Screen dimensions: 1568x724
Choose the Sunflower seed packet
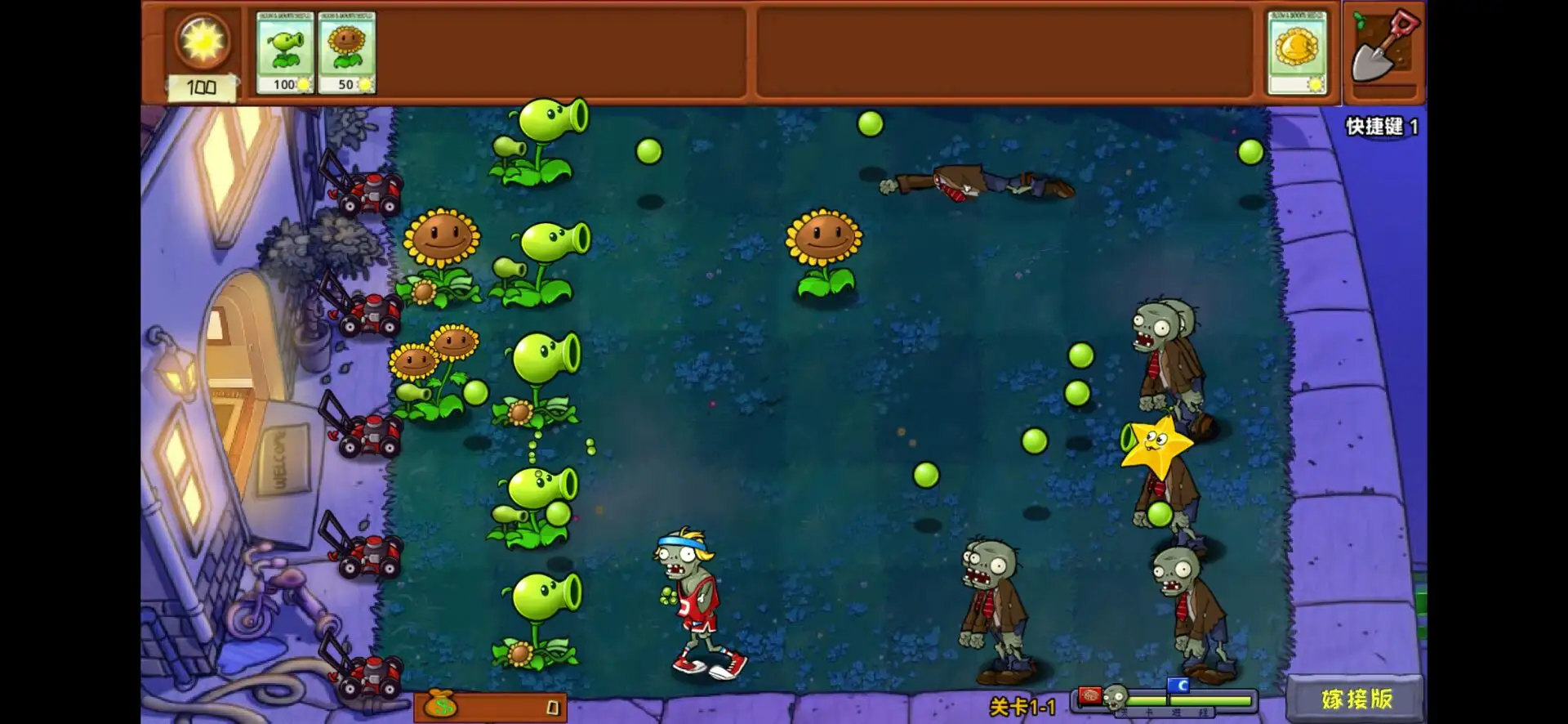point(346,53)
